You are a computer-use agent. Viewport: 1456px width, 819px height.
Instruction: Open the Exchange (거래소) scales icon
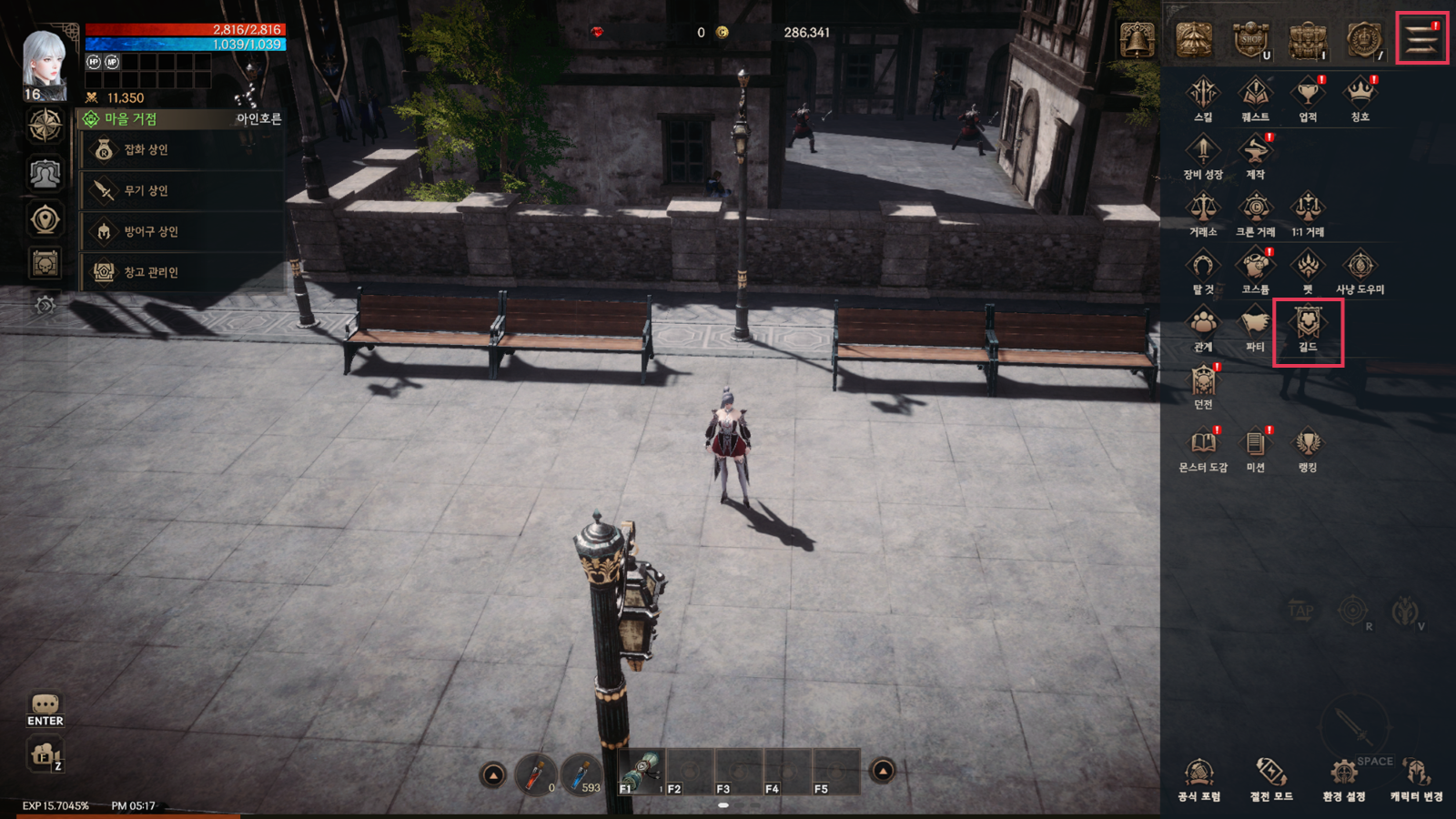point(1203,213)
